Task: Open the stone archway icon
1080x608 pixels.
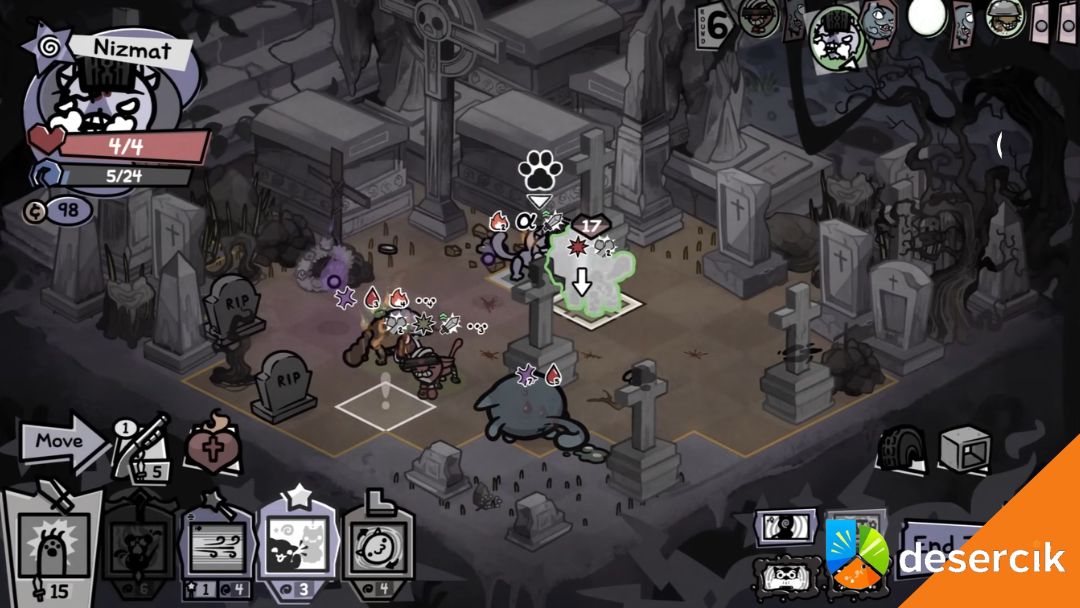Action: point(904,450)
